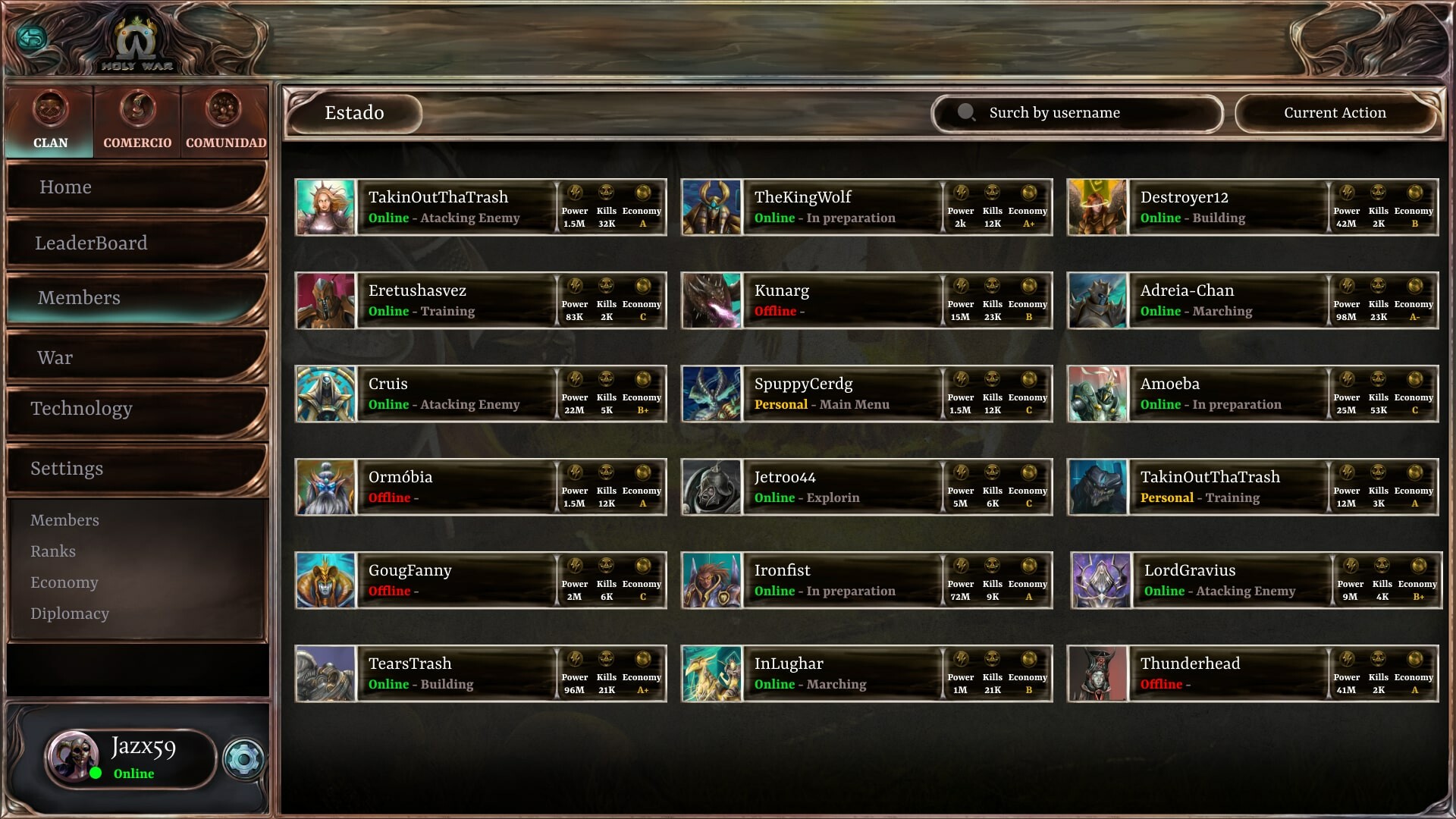Open the War section
This screenshot has width=1456, height=819.
[55, 356]
